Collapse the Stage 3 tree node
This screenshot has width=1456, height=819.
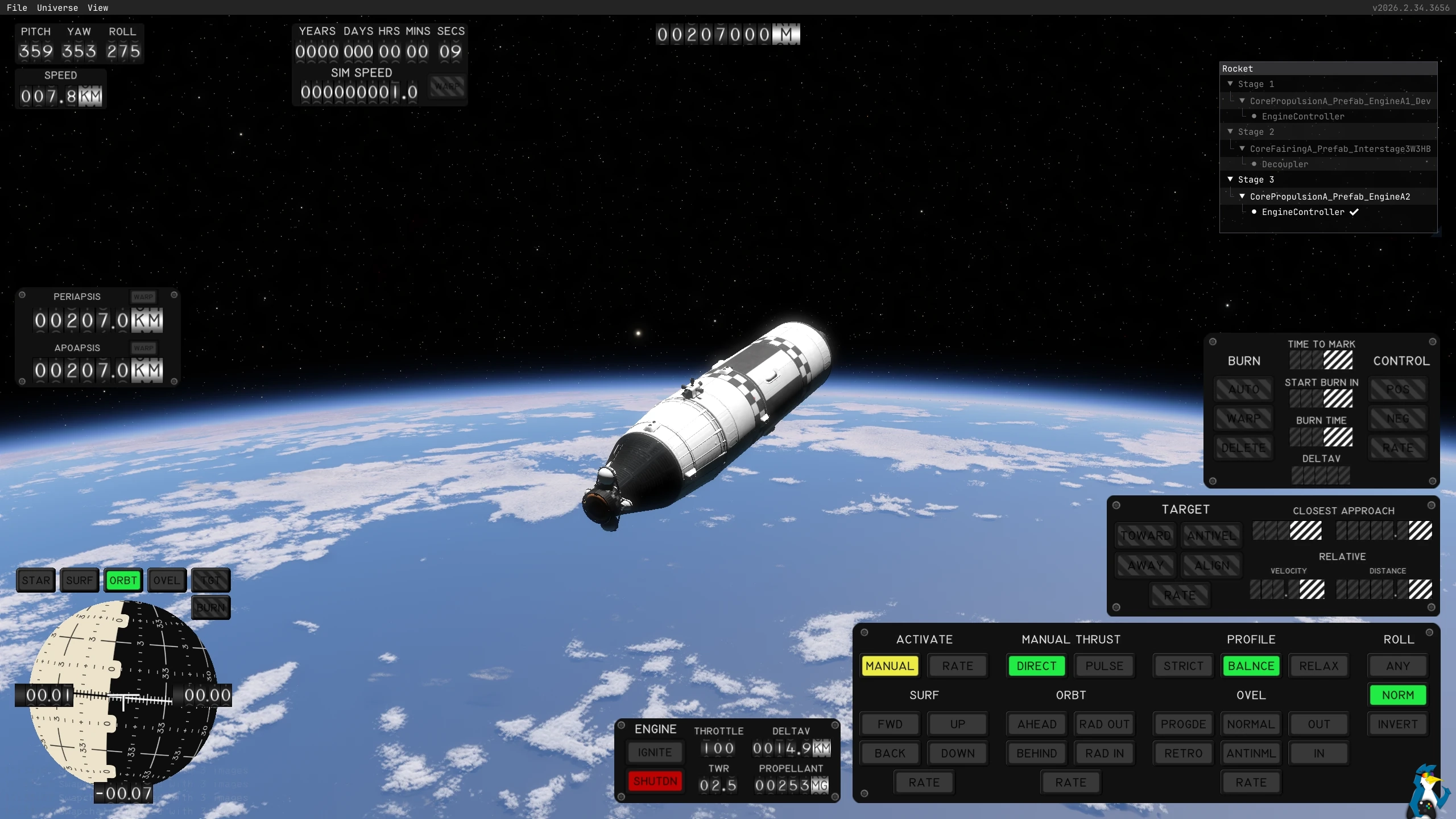(x=1230, y=179)
